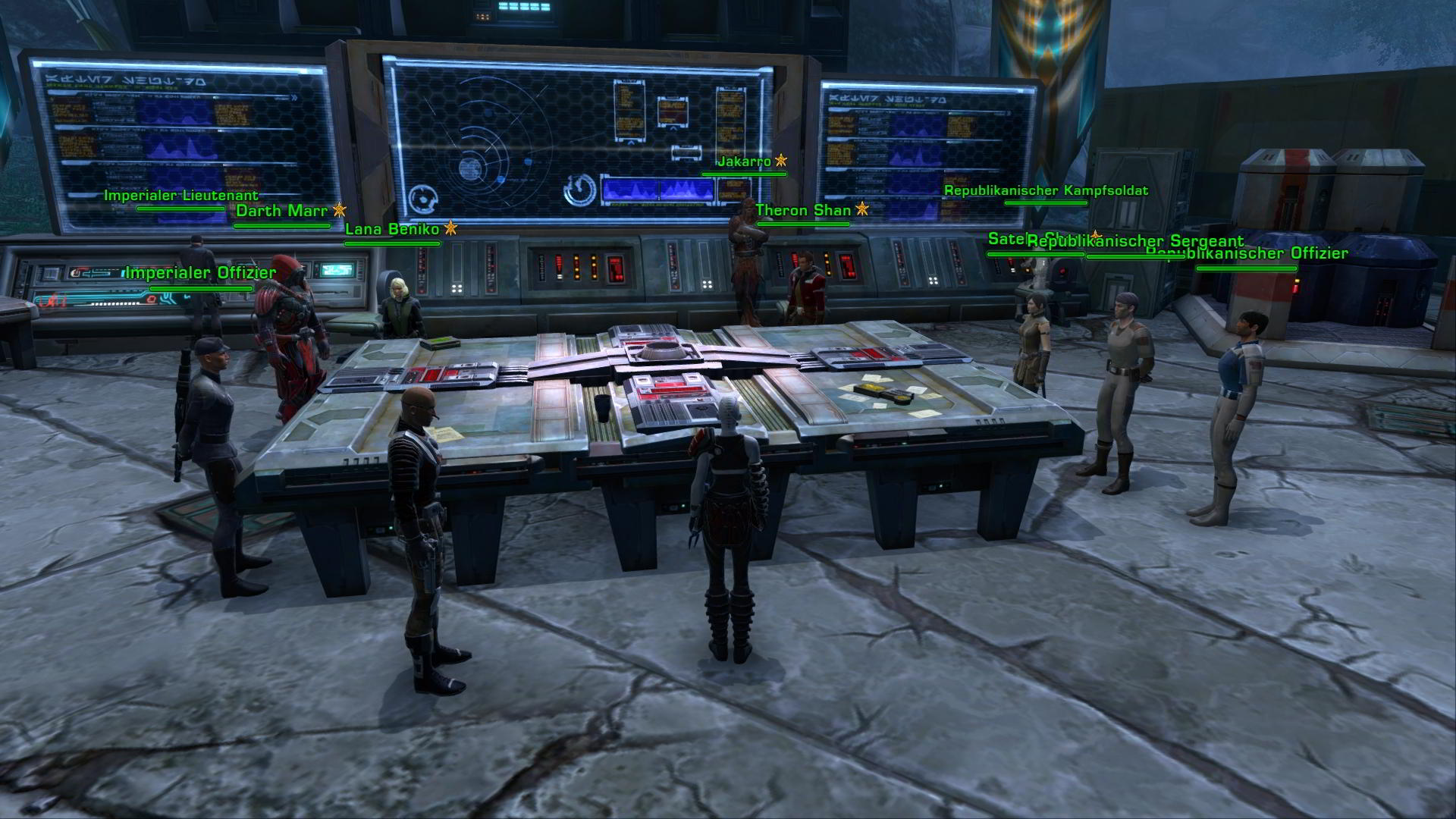Viewport: 1456px width, 819px height.
Task: Click Jakarro's green health bar
Action: point(744,172)
